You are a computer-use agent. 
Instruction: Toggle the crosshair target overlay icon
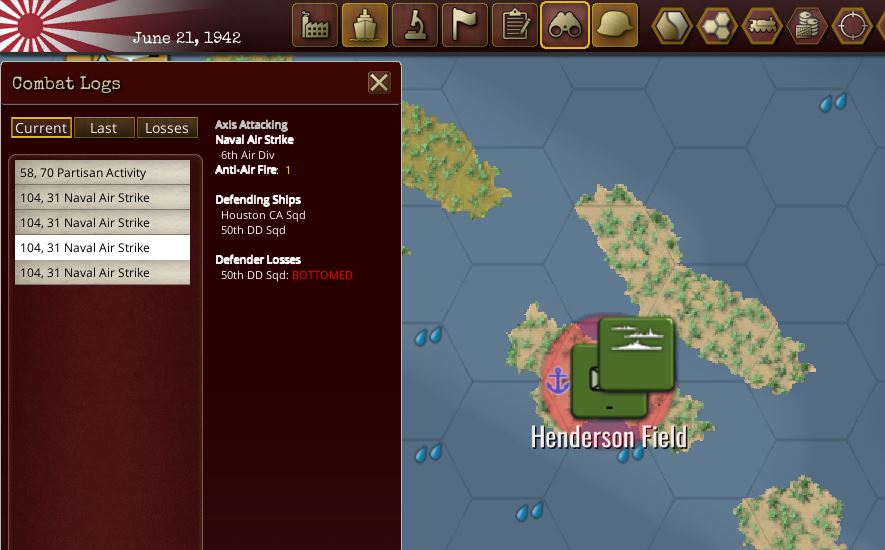tap(852, 25)
